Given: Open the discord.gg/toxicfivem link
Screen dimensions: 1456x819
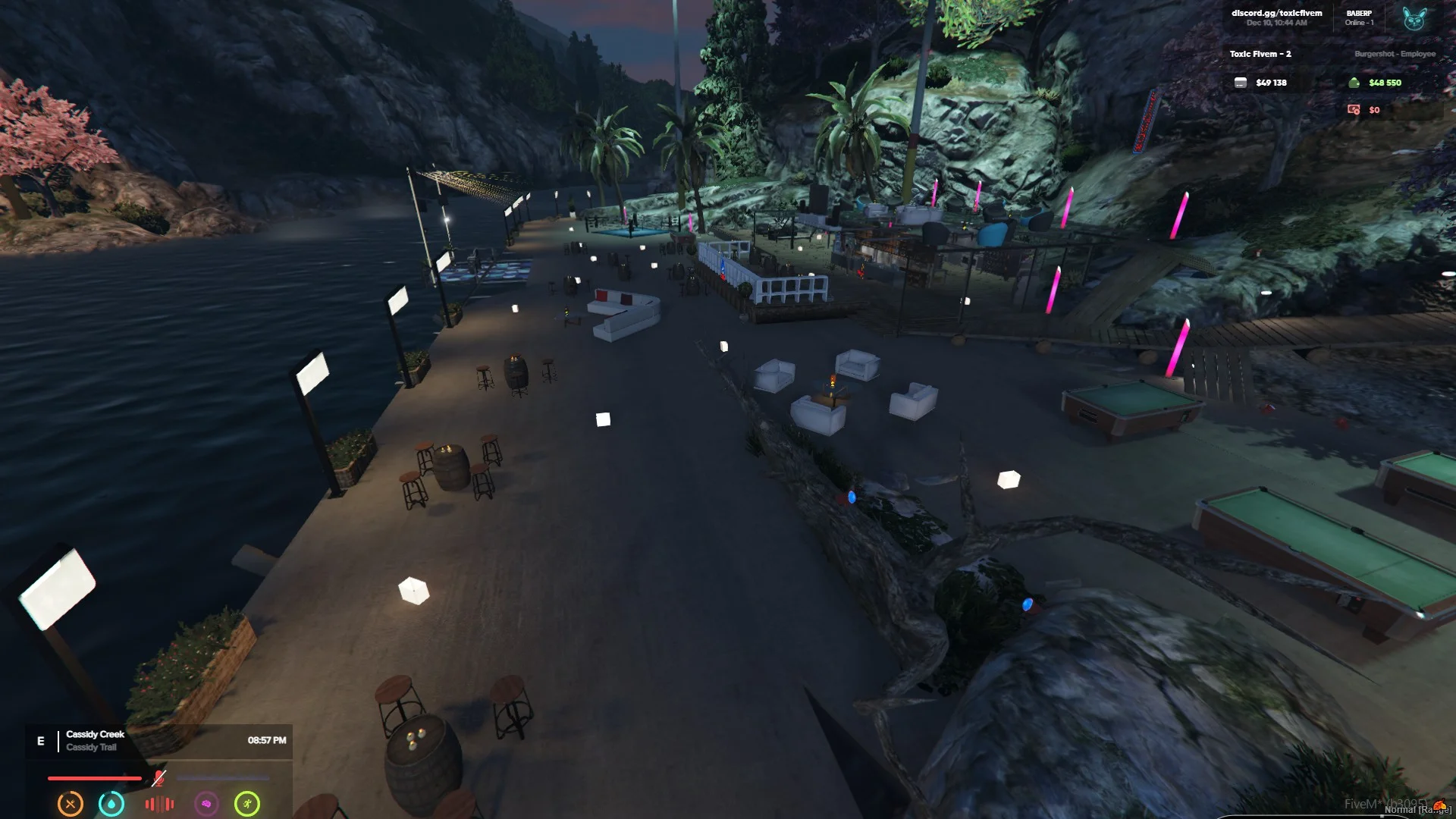Looking at the screenshot, I should coord(1276,13).
